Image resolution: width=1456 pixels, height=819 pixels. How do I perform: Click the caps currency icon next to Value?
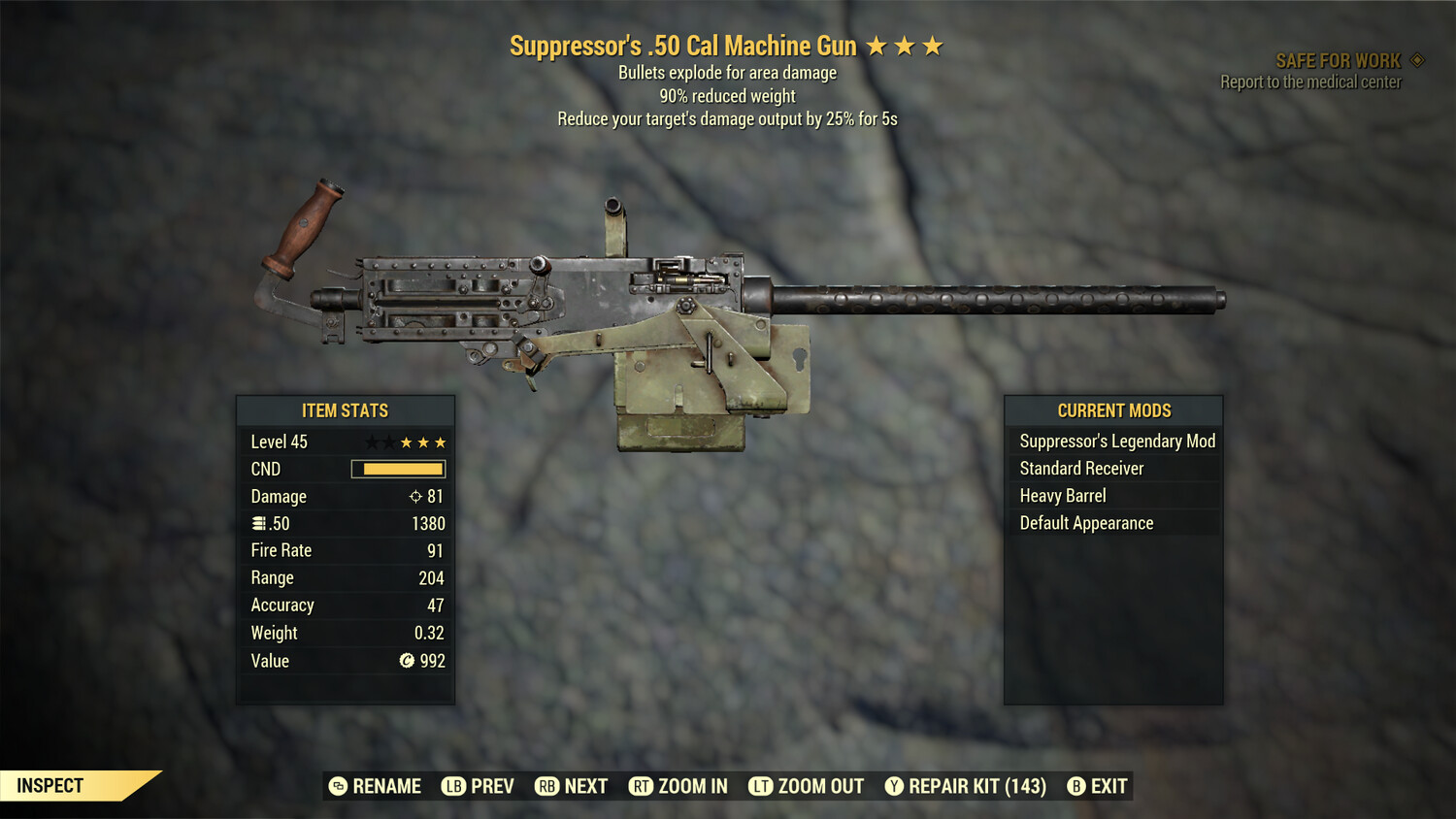coord(406,661)
